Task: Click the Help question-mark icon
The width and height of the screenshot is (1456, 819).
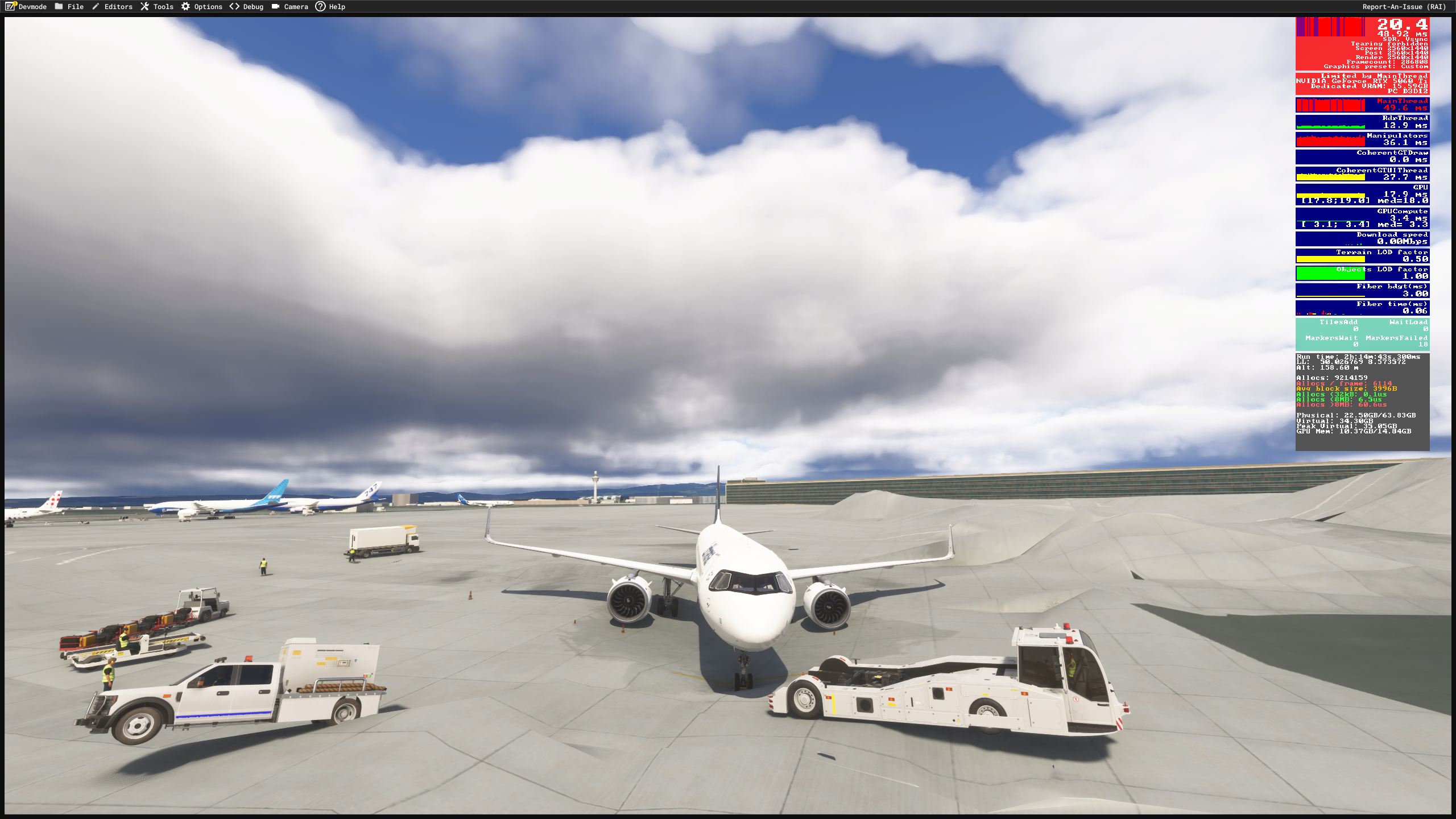Action: (x=321, y=7)
